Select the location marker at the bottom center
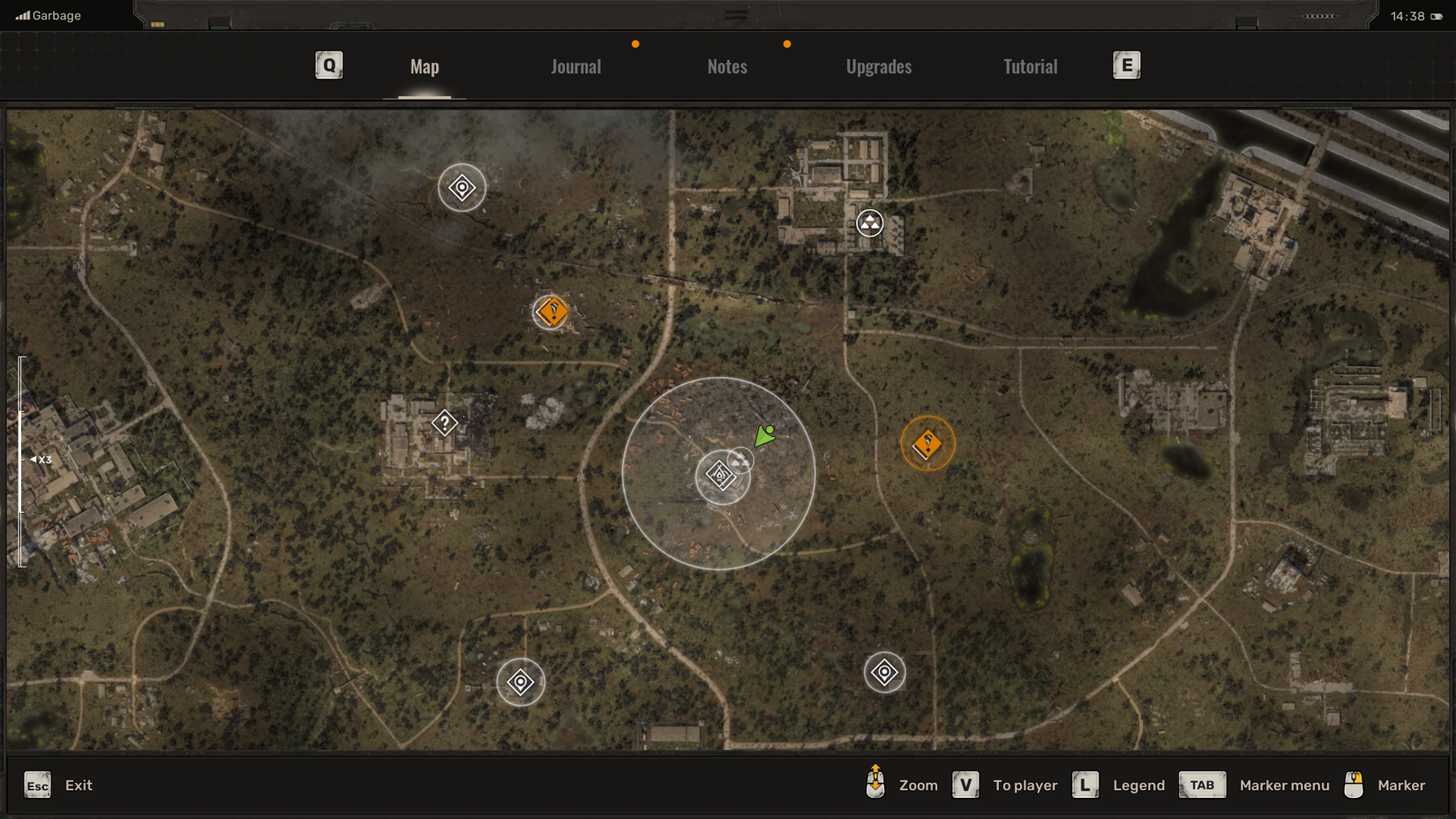This screenshot has height=819, width=1456. click(521, 681)
